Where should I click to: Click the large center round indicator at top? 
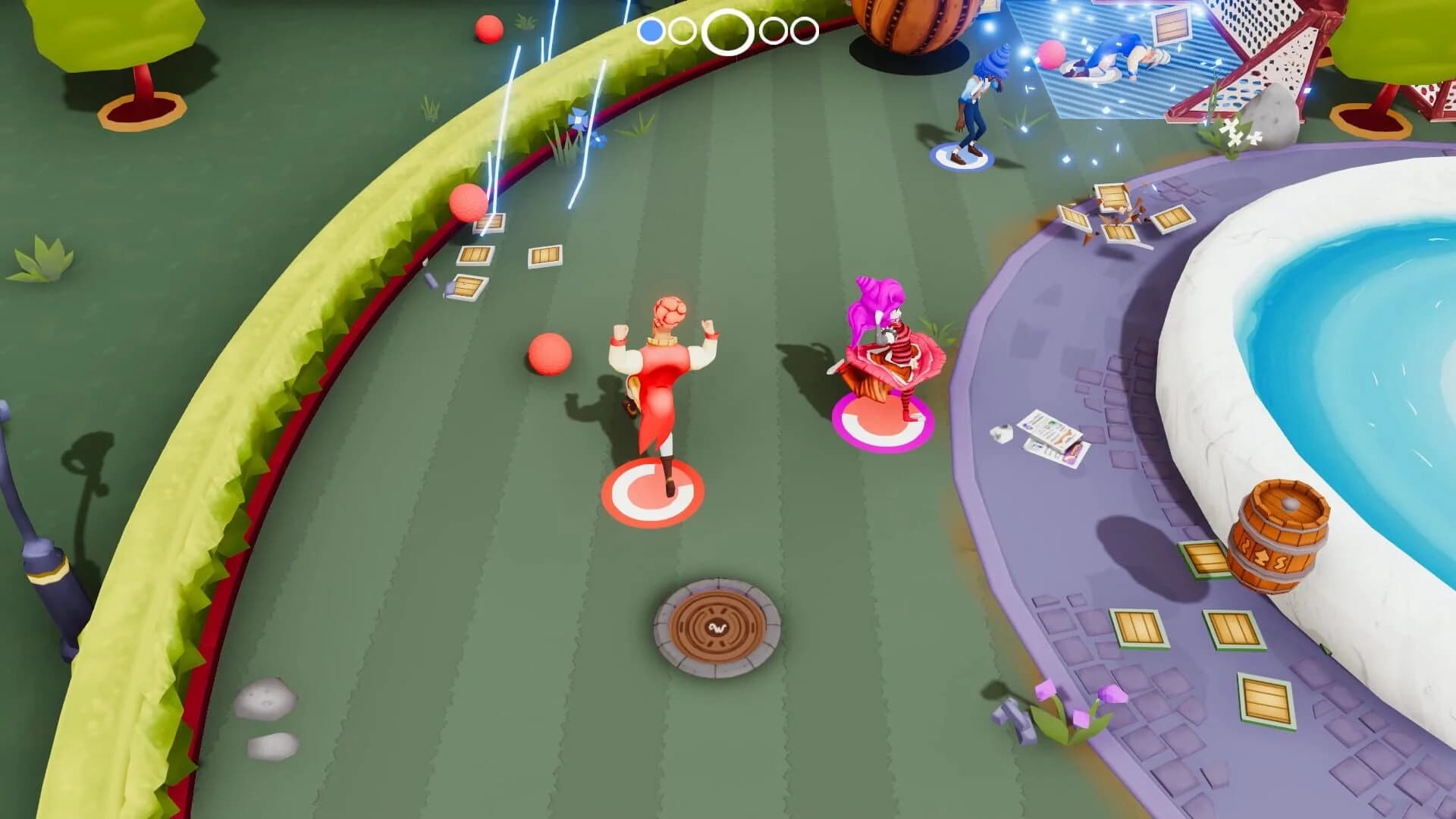coord(728,29)
